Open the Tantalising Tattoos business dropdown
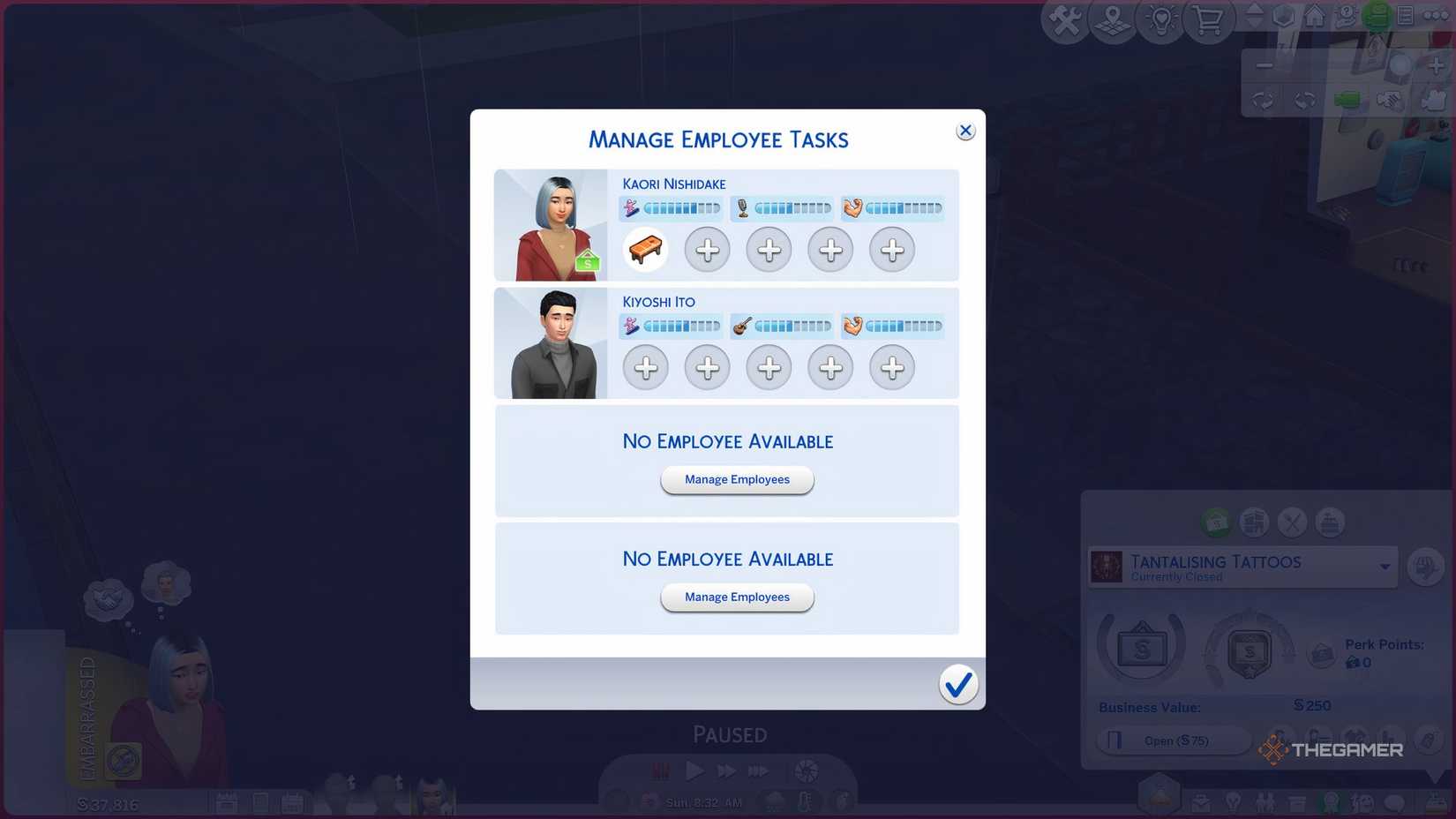 1385,567
